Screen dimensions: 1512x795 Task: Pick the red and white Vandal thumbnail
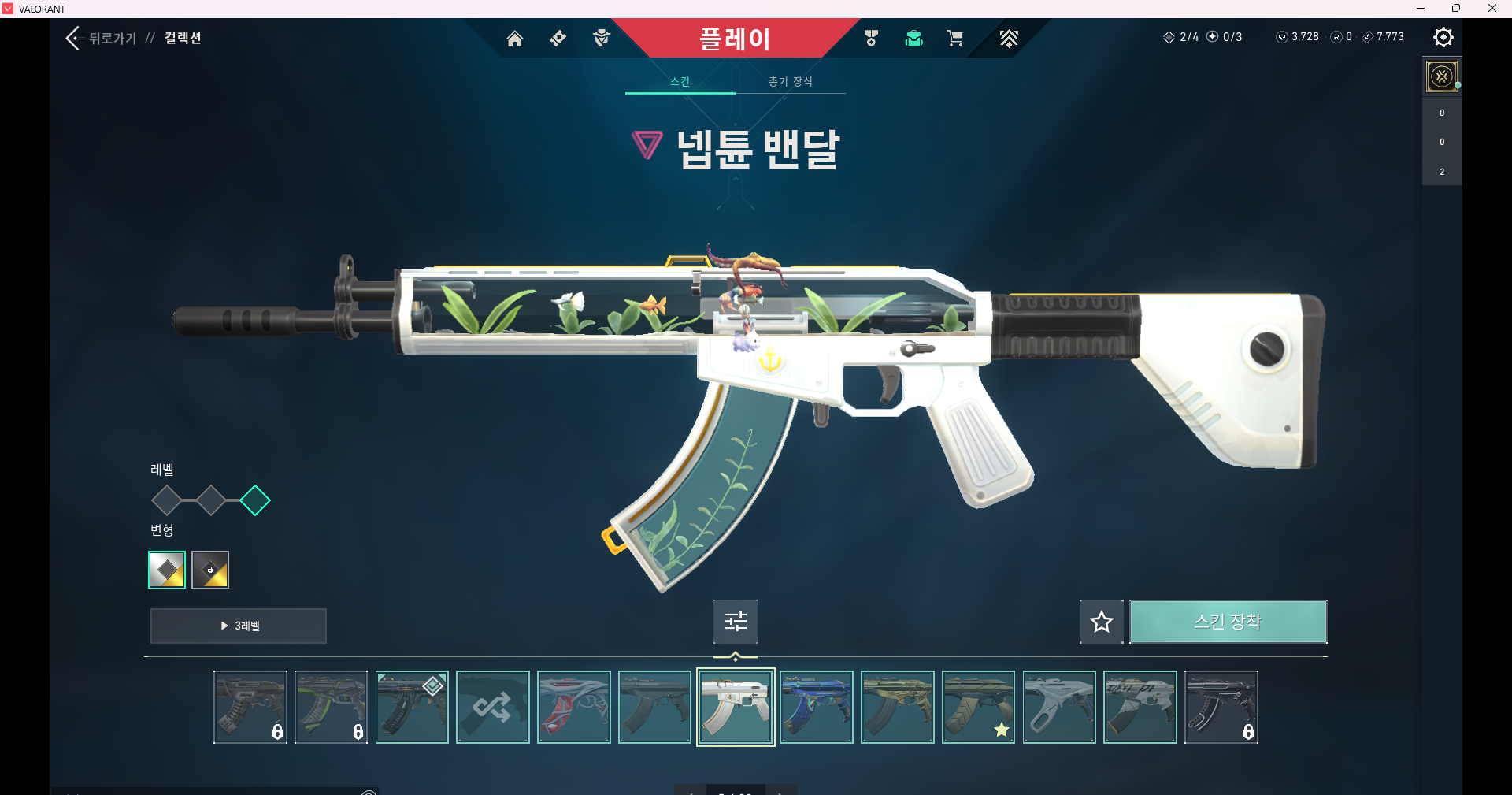coord(574,707)
